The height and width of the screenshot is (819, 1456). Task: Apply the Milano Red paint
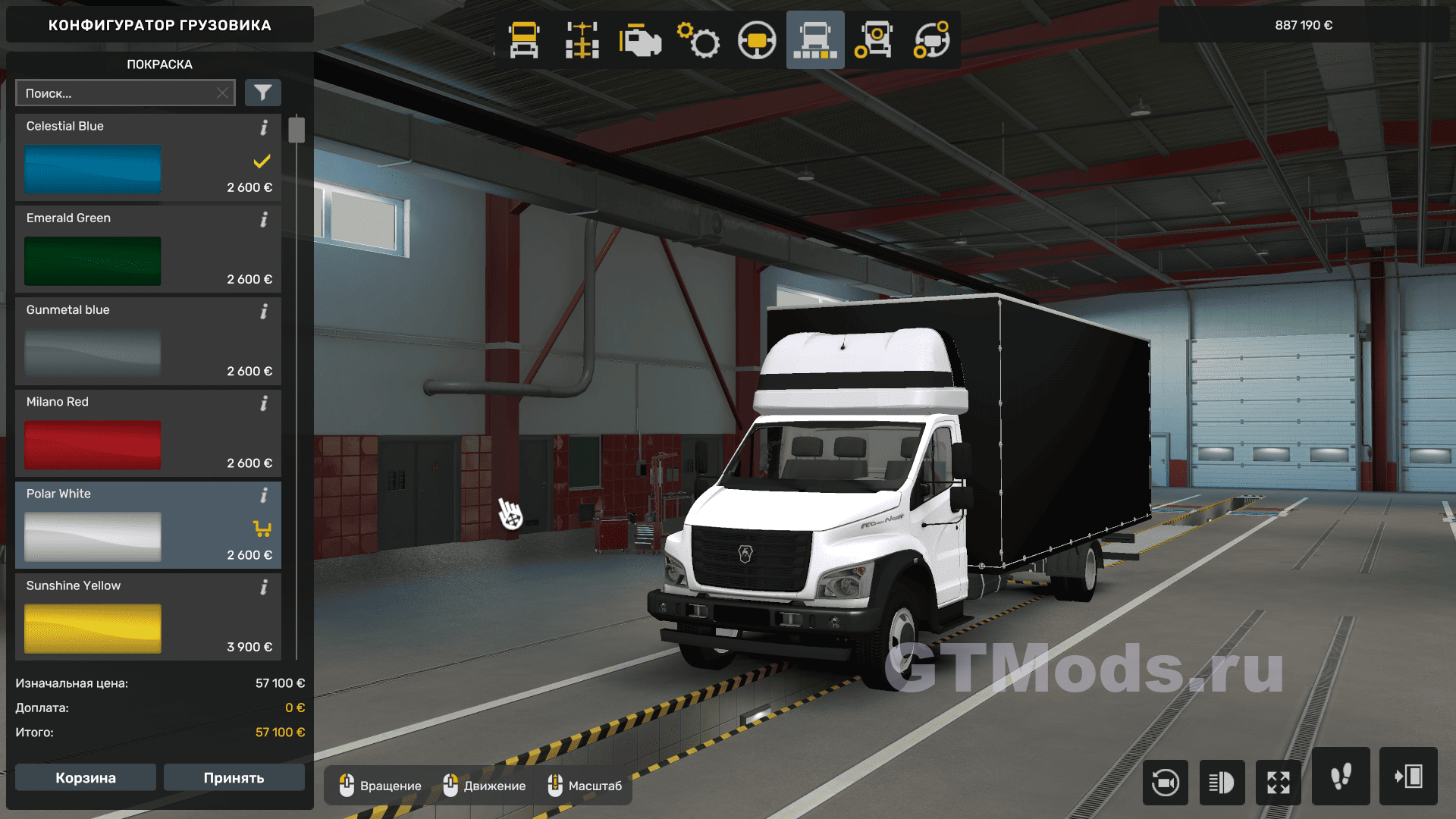(x=93, y=445)
